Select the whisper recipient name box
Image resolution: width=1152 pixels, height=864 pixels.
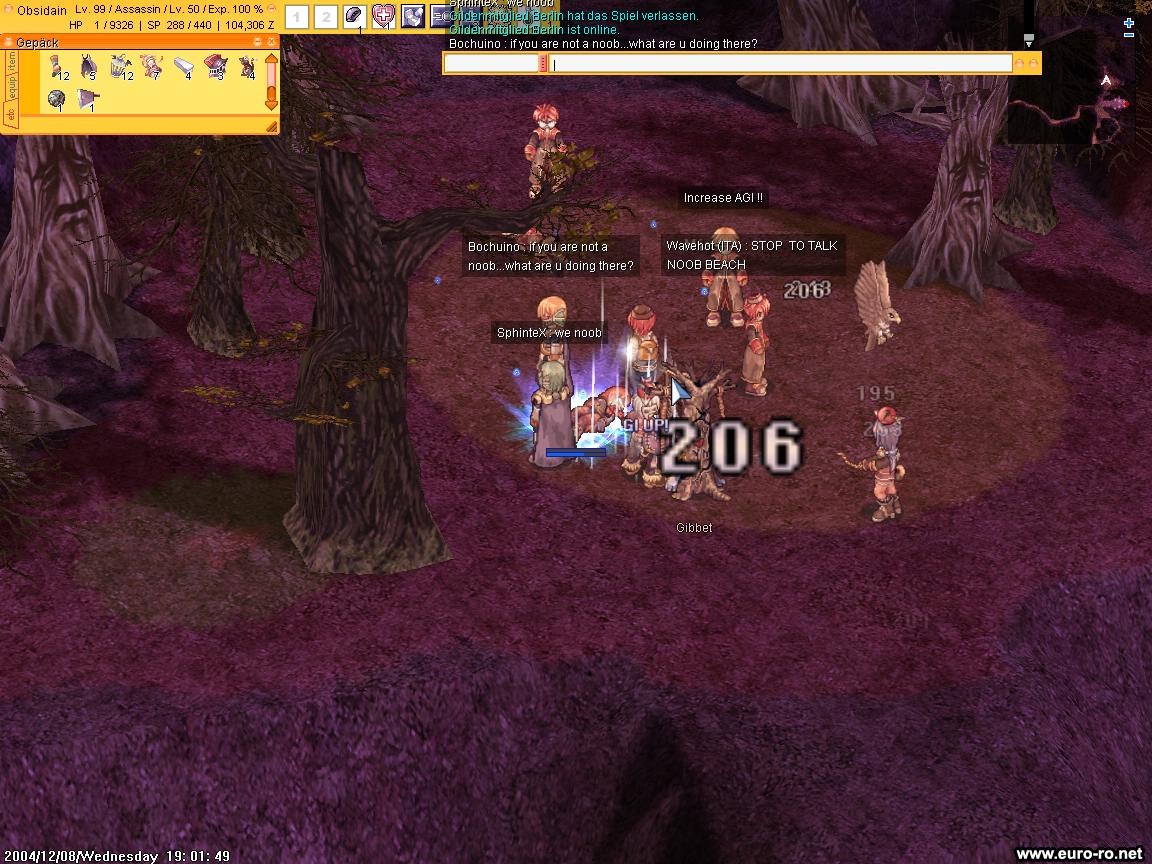pos(491,64)
